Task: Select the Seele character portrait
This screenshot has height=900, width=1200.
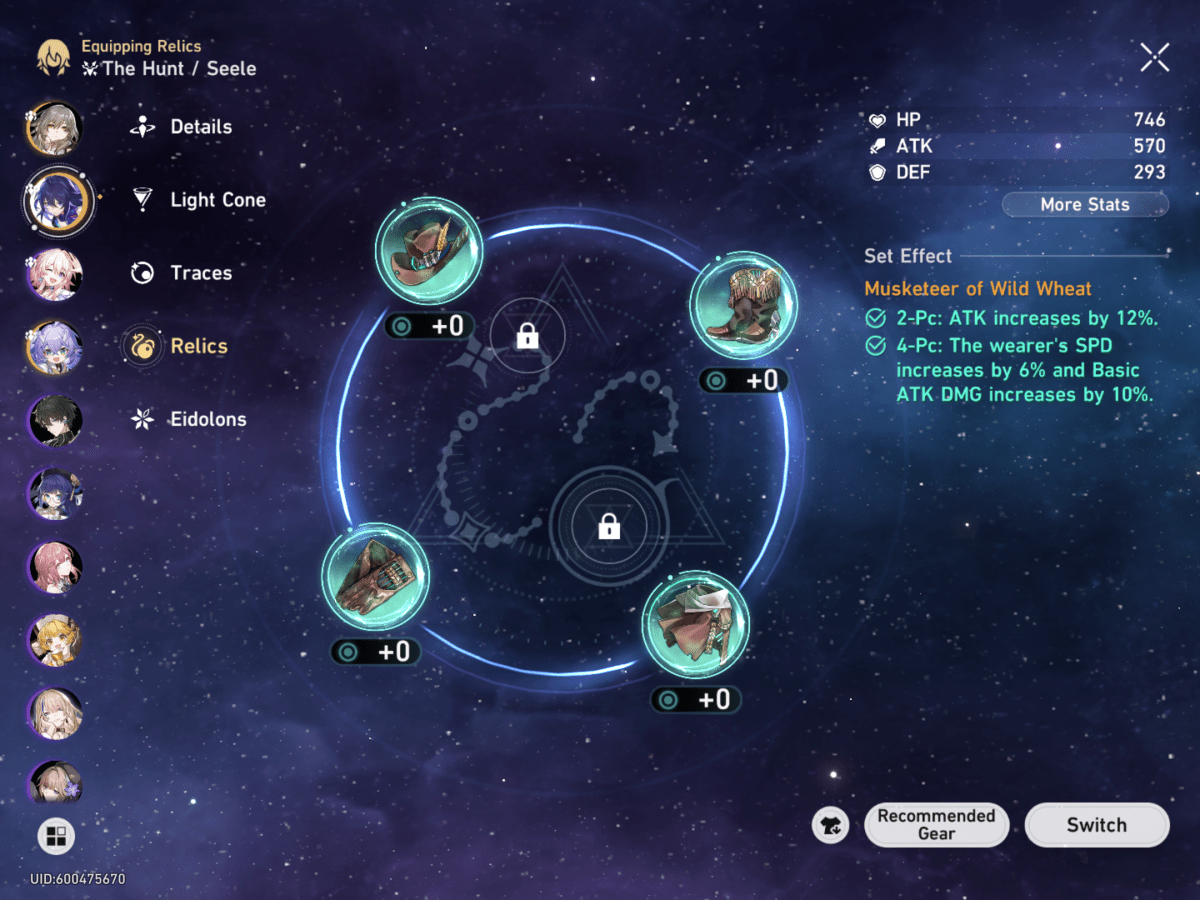Action: click(56, 200)
